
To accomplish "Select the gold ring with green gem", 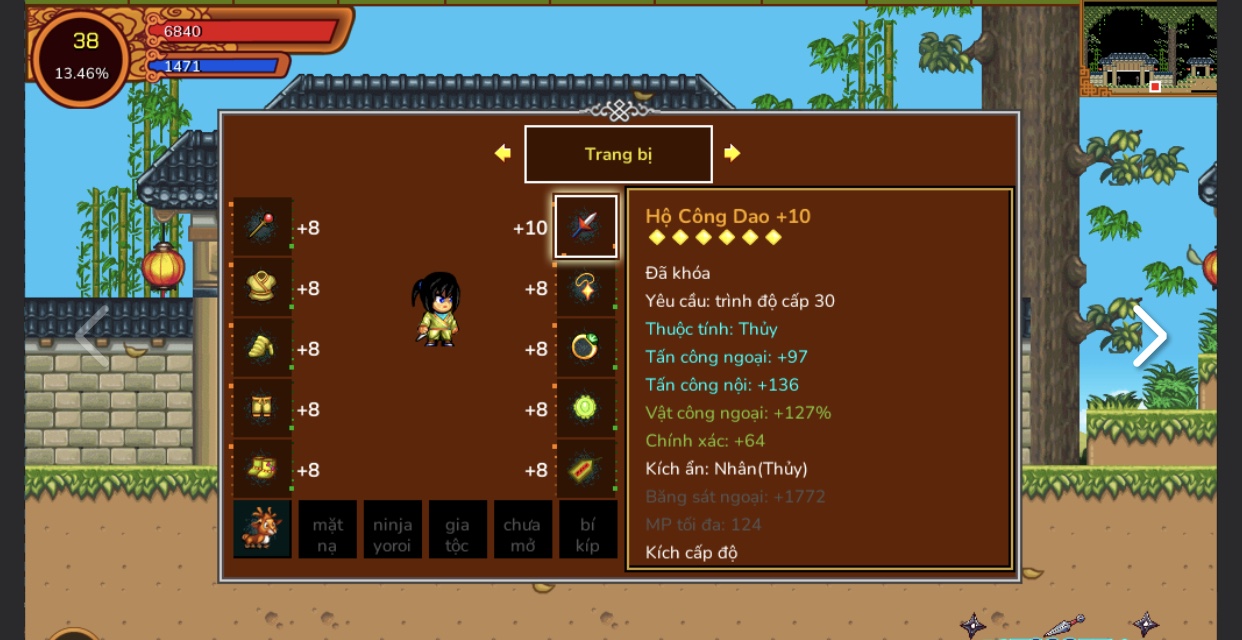I will [x=586, y=348].
